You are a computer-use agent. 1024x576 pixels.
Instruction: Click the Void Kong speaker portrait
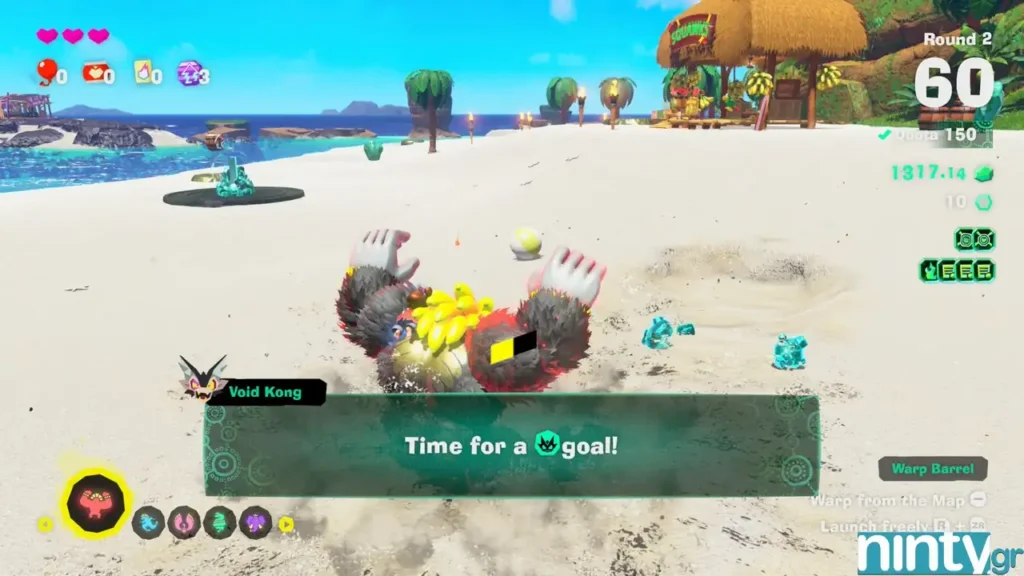(201, 378)
